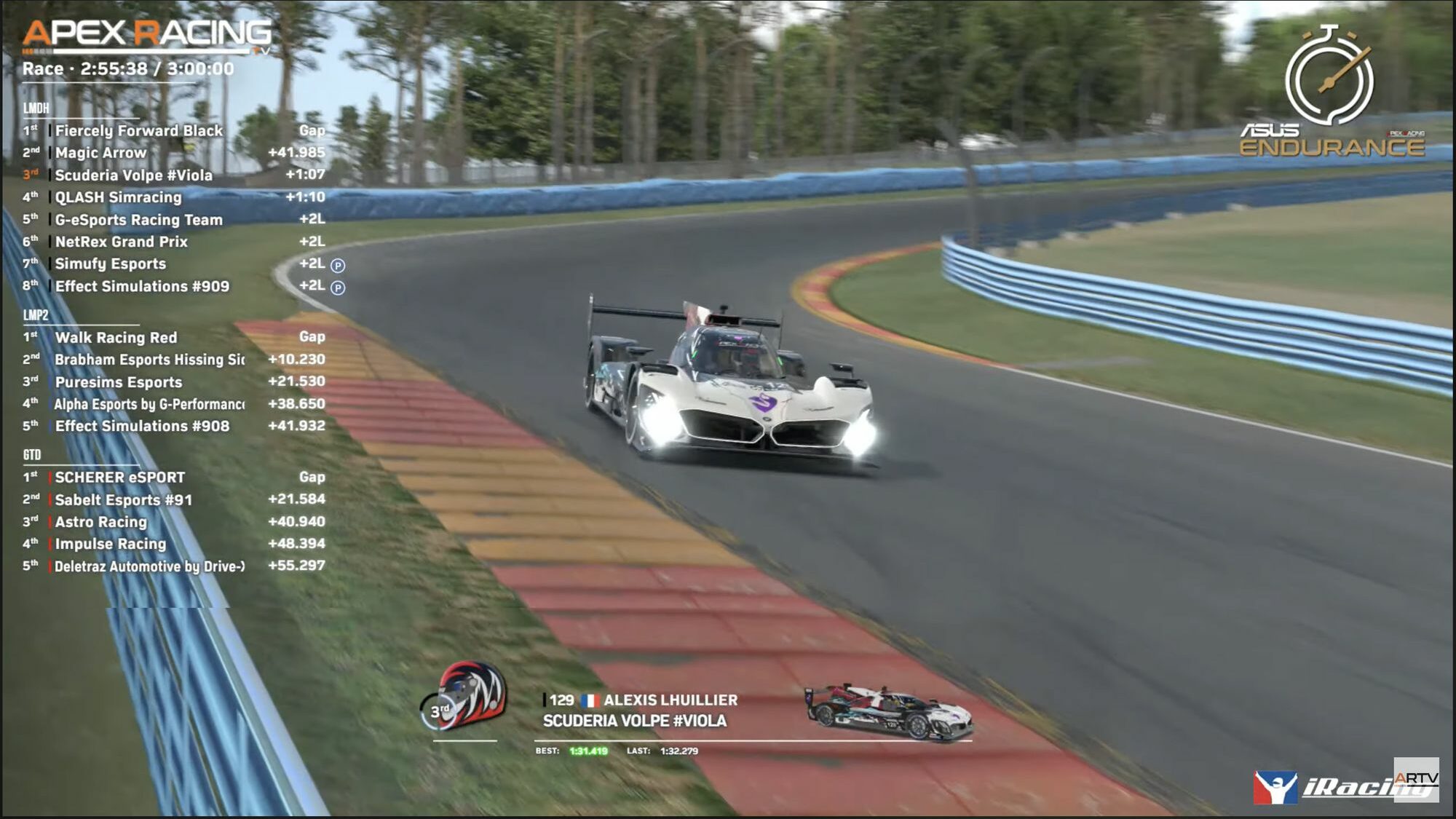1456x819 pixels.
Task: Pick G-eSports Racing Team from the leaderboard
Action: pos(139,220)
